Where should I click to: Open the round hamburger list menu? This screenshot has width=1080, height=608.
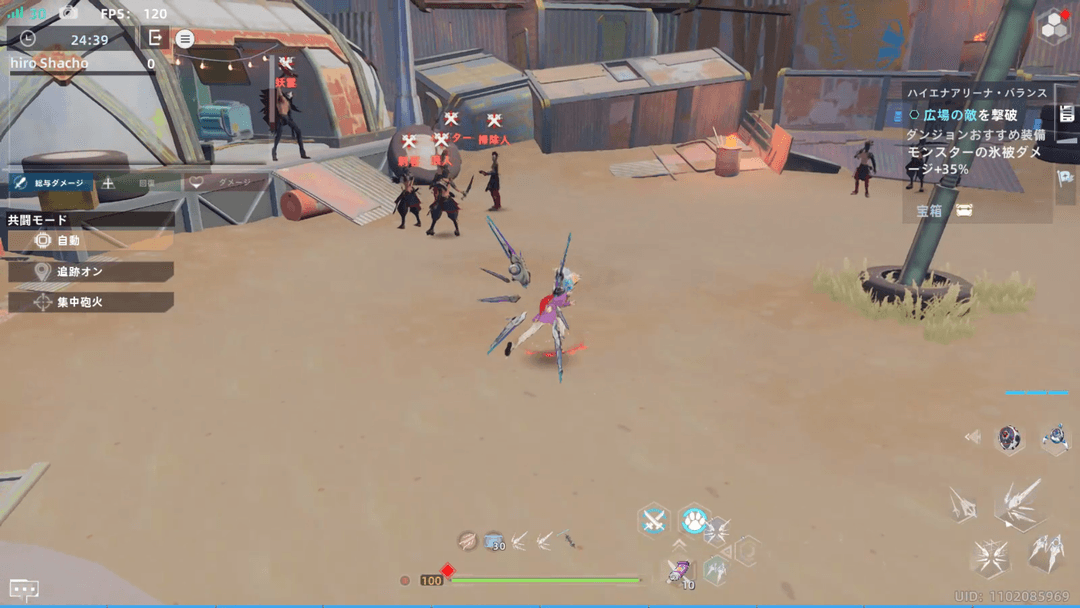185,39
